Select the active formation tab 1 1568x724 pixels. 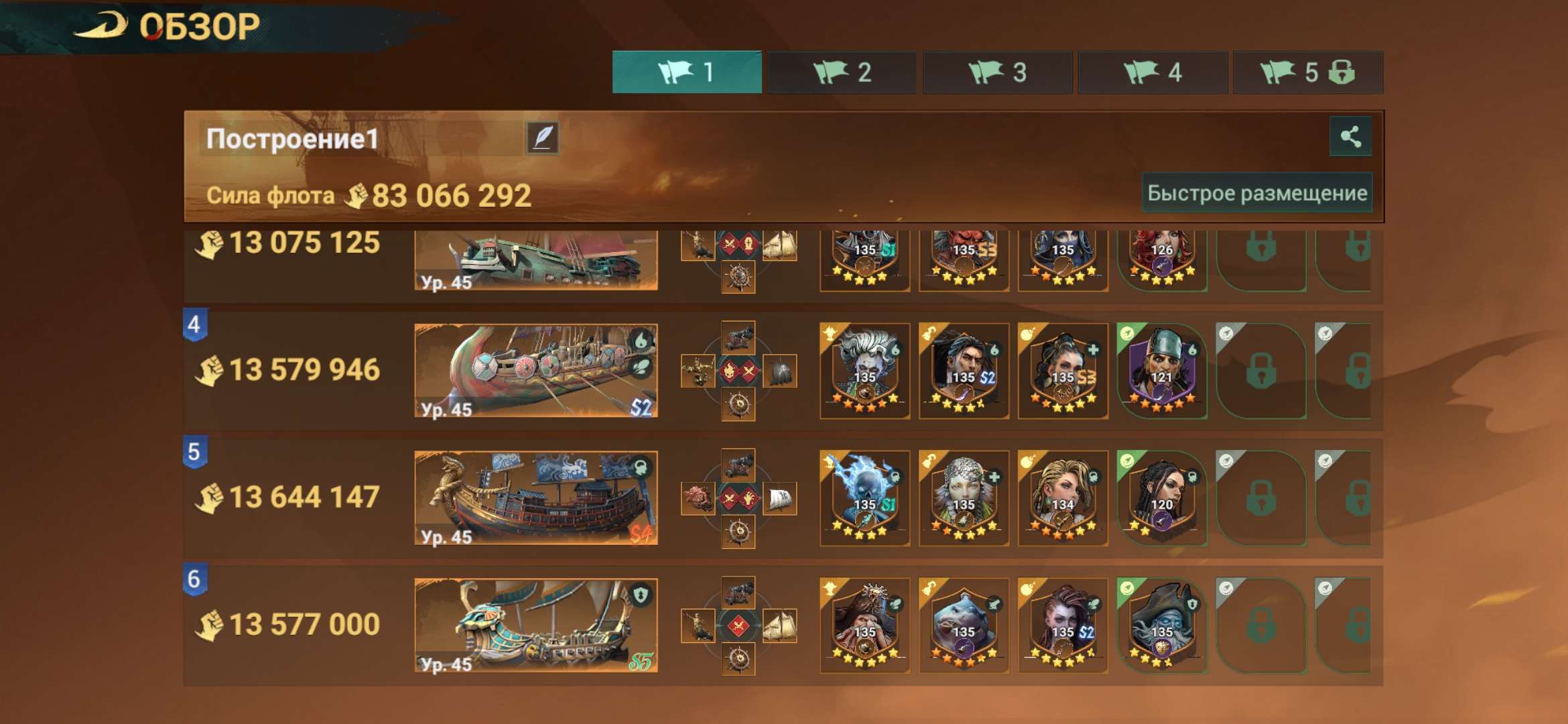pyautogui.click(x=686, y=72)
